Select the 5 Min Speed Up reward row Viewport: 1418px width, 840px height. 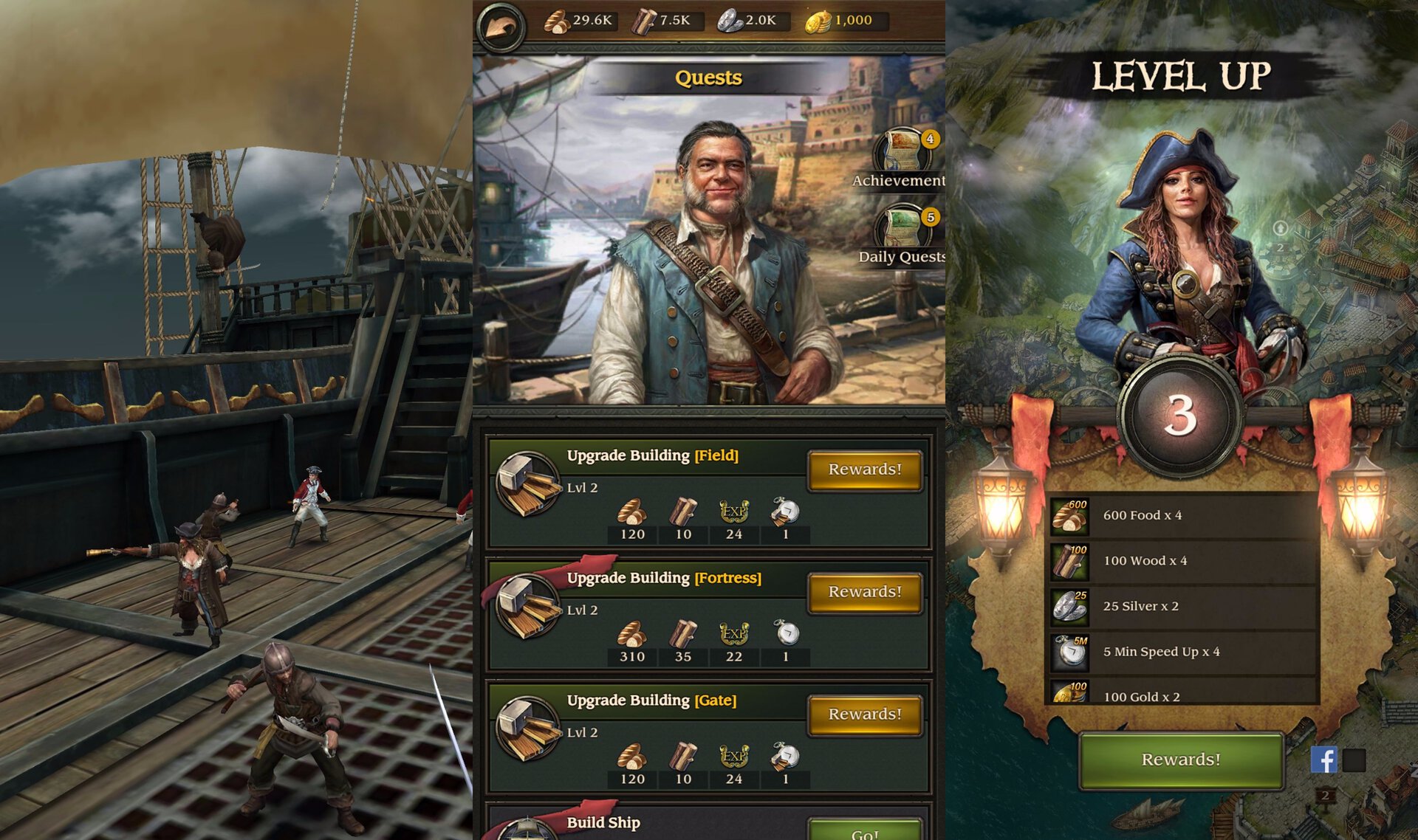coord(1183,652)
